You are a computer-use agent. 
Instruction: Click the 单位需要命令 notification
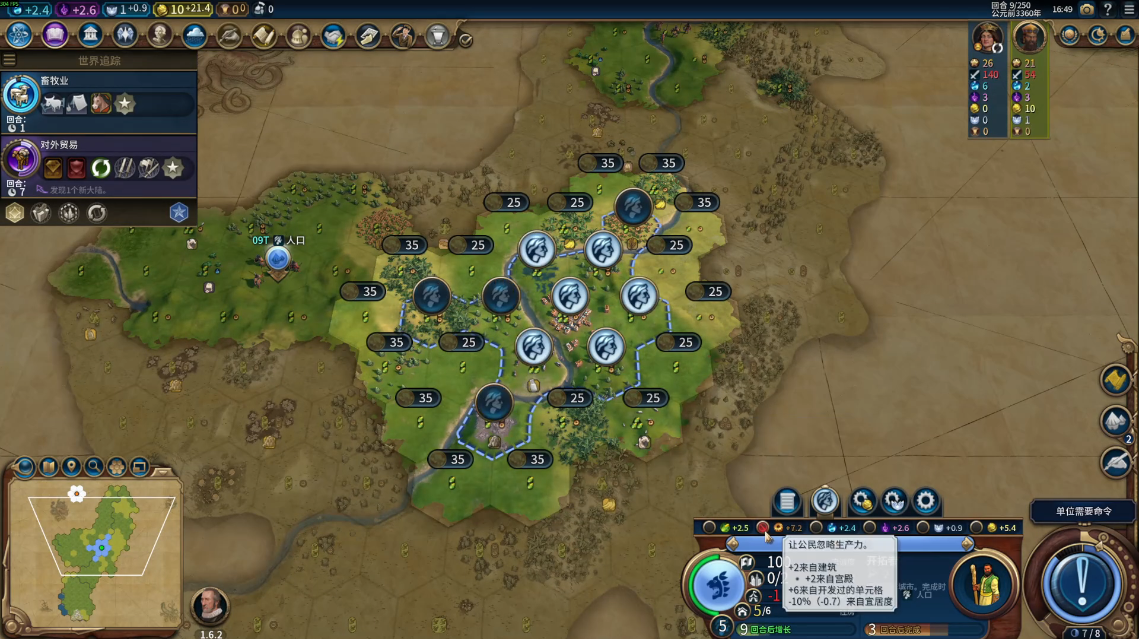pos(1083,511)
